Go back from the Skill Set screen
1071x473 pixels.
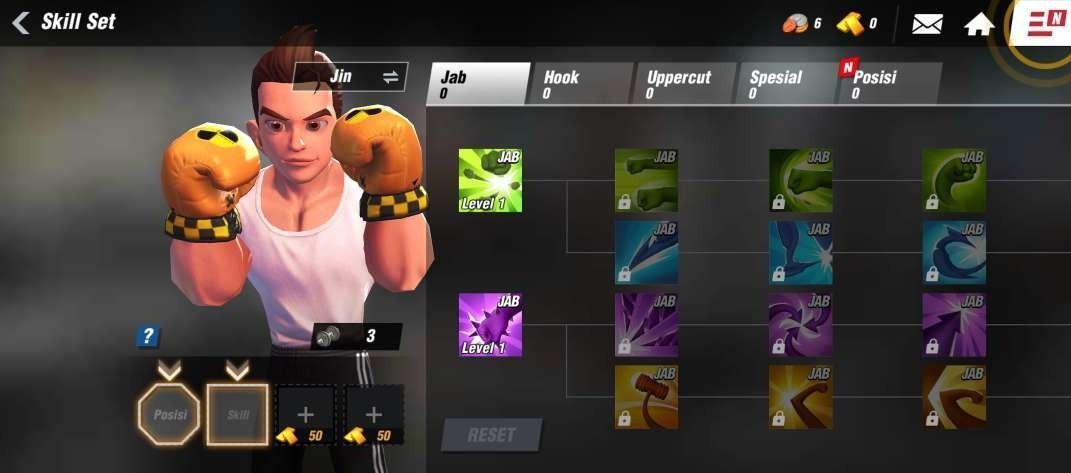point(21,22)
